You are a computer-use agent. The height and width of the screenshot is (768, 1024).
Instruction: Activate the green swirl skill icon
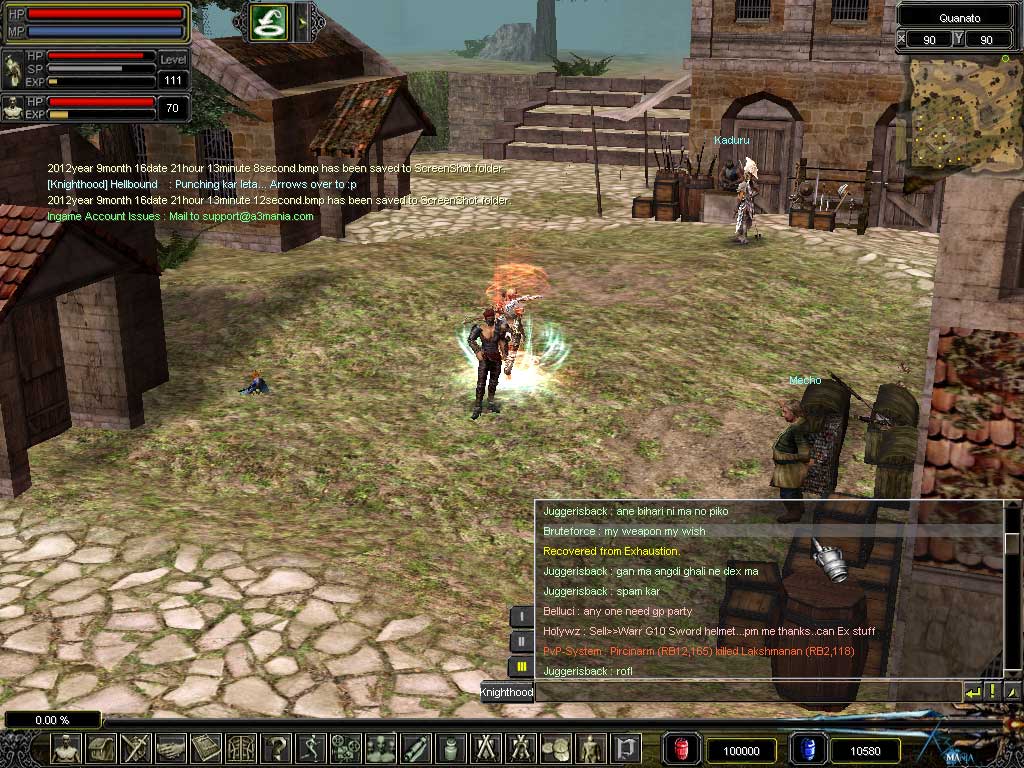pyautogui.click(x=269, y=21)
